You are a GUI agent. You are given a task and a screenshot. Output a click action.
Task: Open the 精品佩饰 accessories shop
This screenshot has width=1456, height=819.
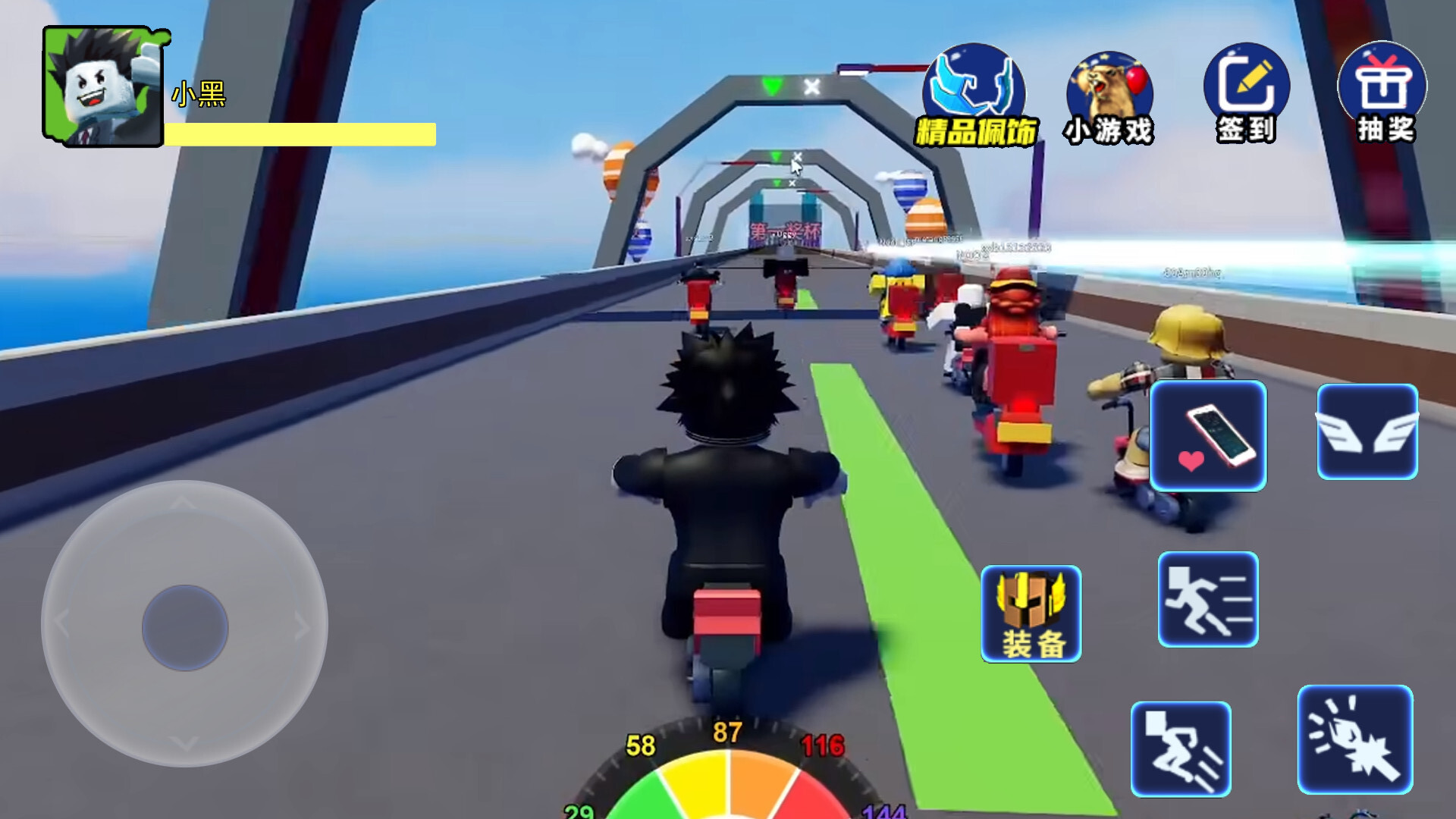pyautogui.click(x=974, y=96)
